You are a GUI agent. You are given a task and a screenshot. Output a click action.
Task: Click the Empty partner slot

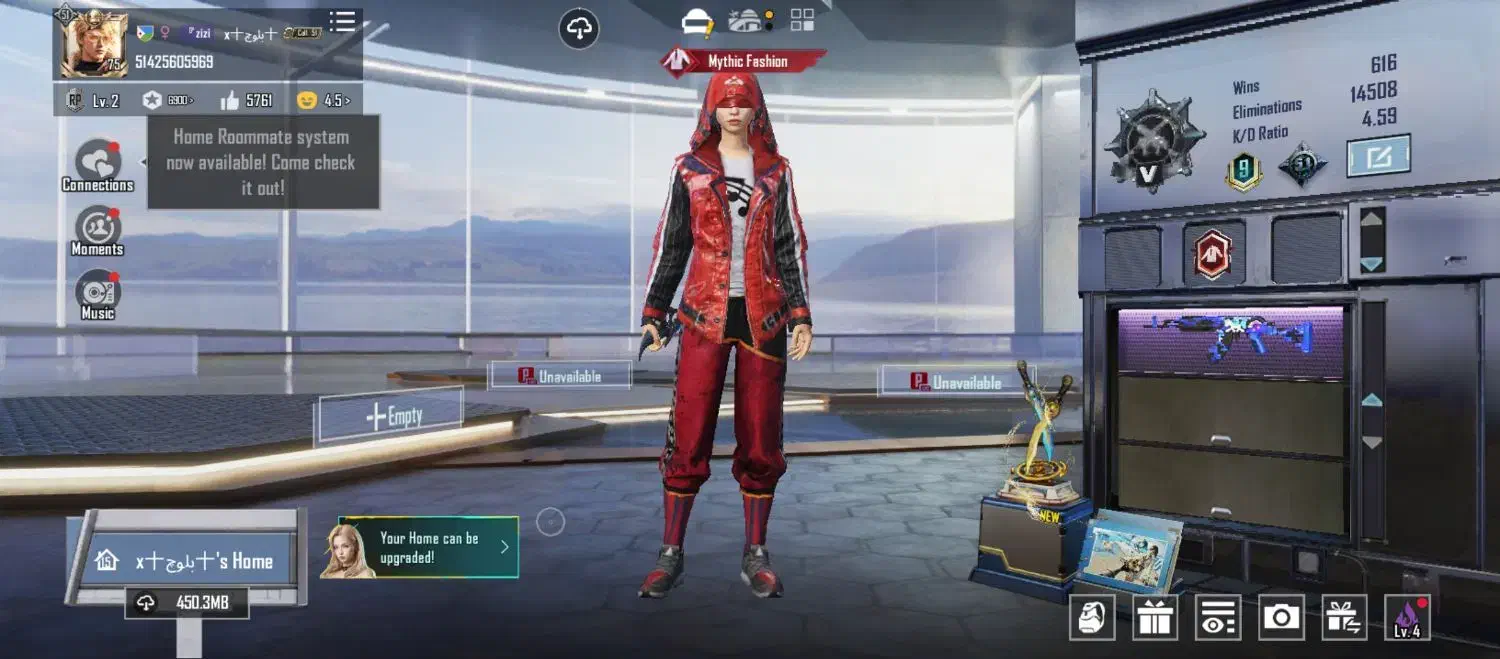[392, 416]
